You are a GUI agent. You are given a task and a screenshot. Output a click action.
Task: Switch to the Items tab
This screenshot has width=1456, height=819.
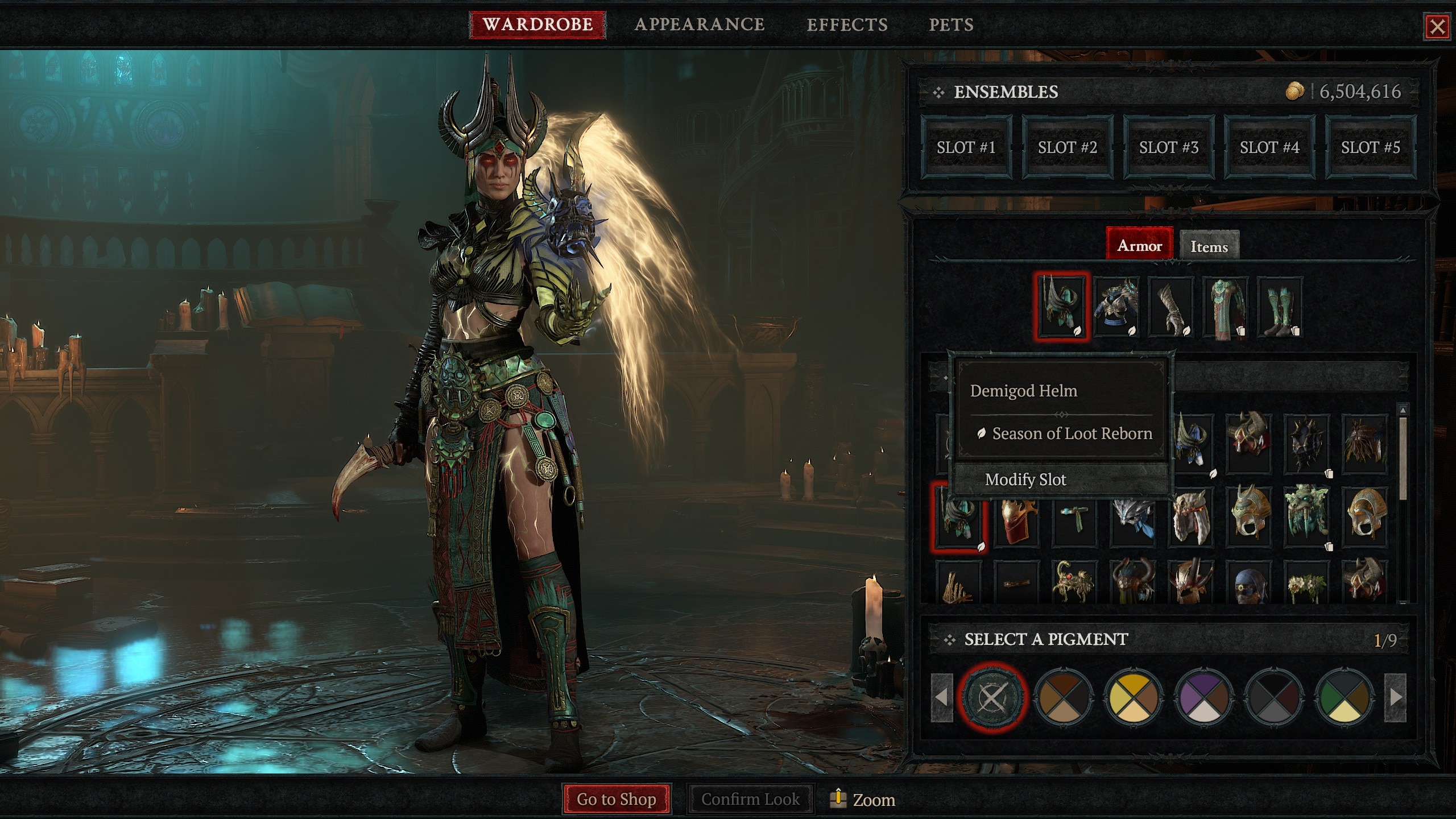[1209, 246]
